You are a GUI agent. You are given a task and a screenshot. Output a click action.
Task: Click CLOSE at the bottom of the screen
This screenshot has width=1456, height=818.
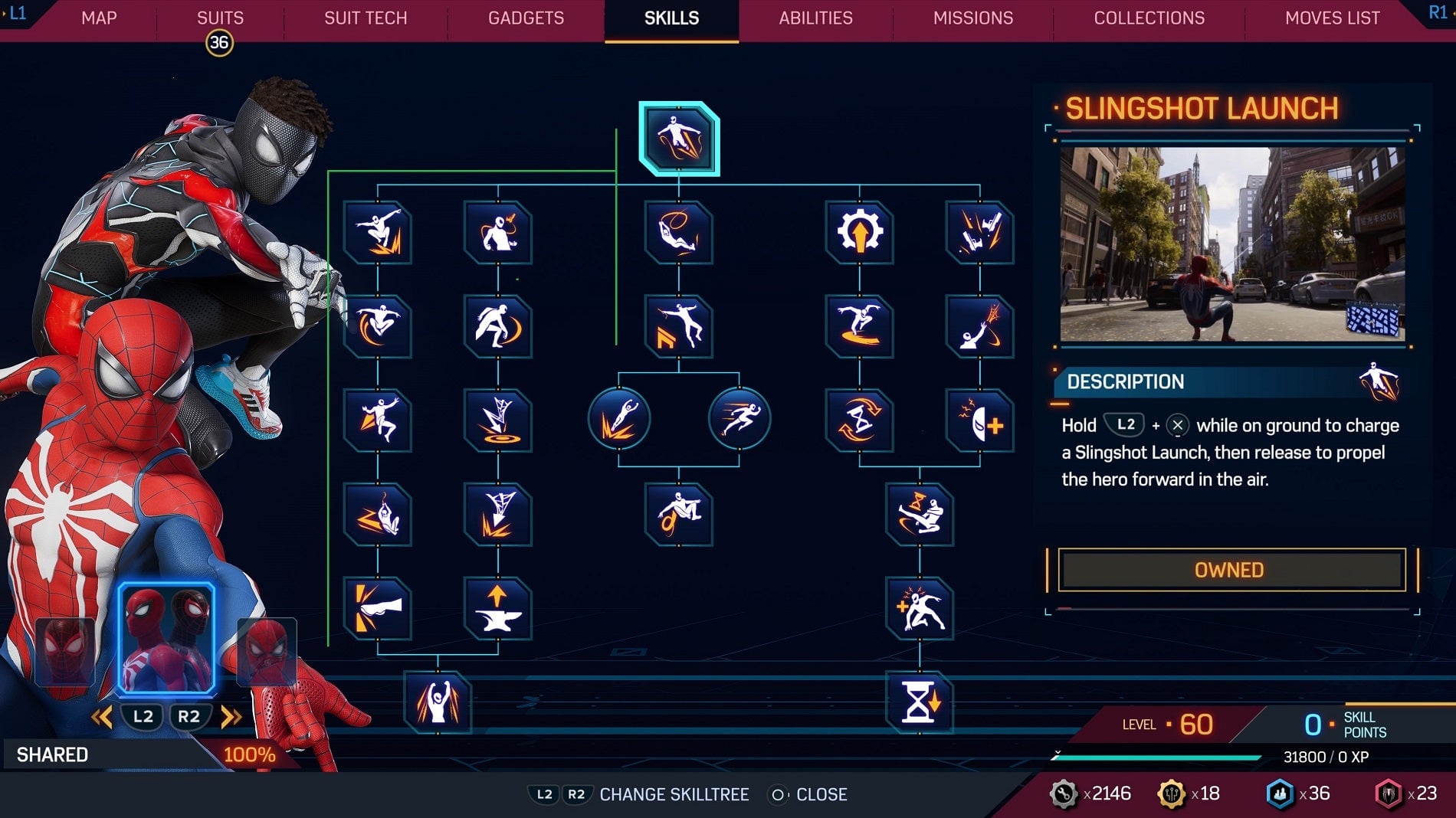pyautogui.click(x=821, y=794)
